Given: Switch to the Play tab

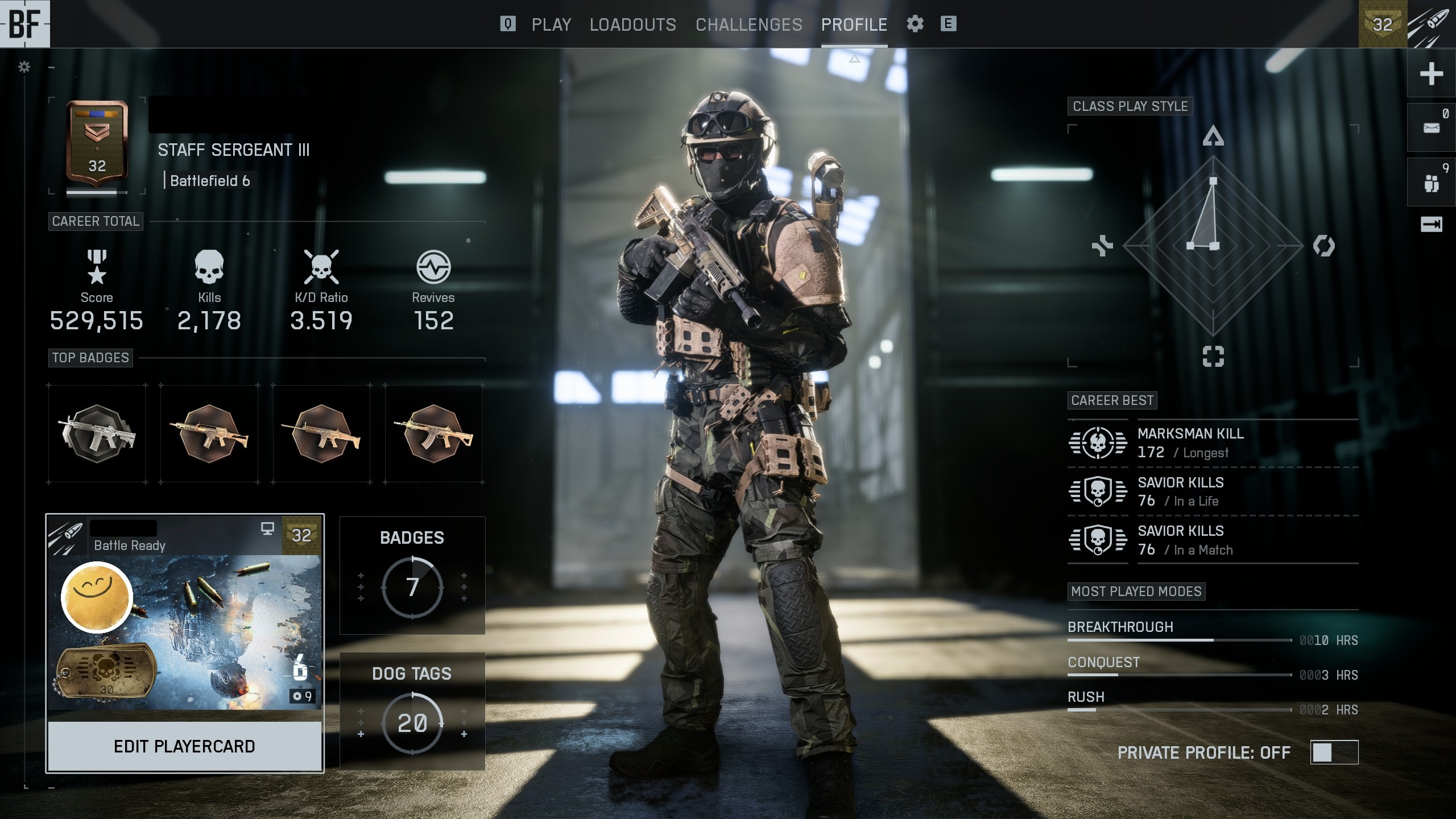Looking at the screenshot, I should pos(551,24).
